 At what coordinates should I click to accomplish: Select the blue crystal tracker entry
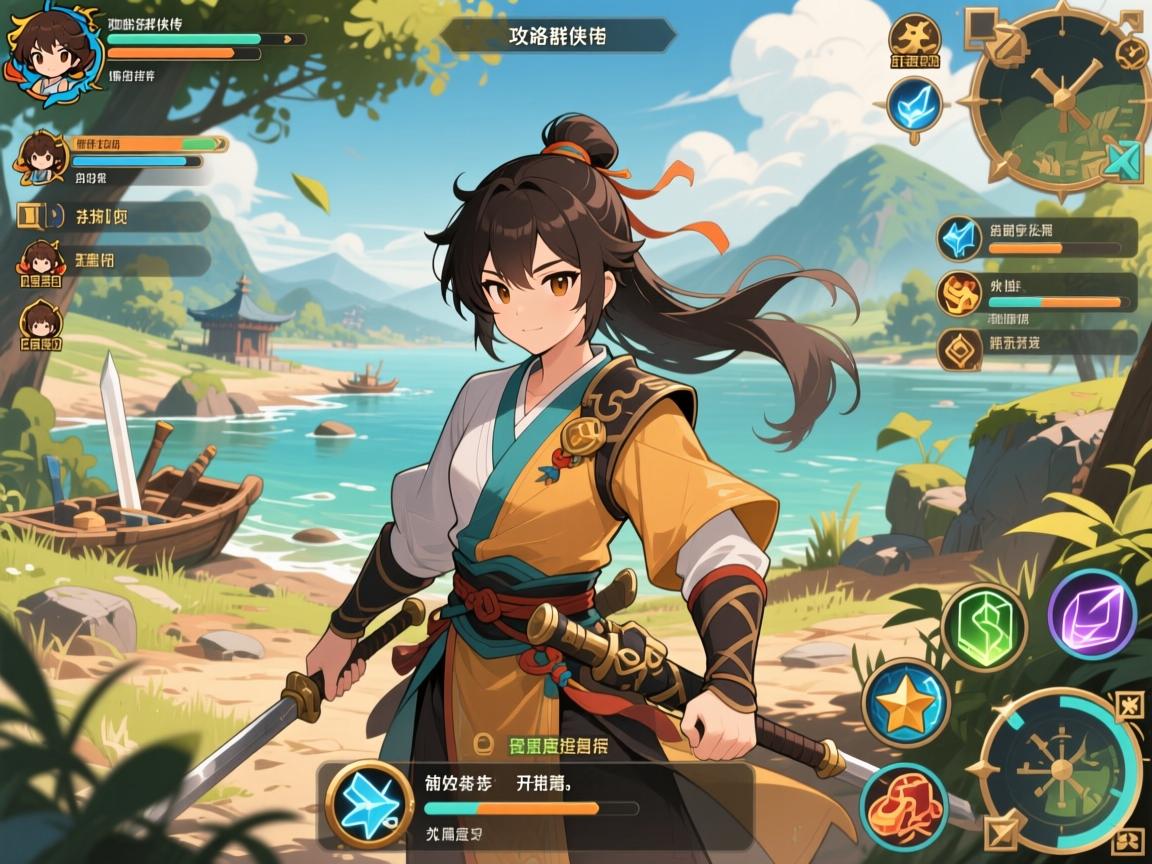(x=1037, y=238)
